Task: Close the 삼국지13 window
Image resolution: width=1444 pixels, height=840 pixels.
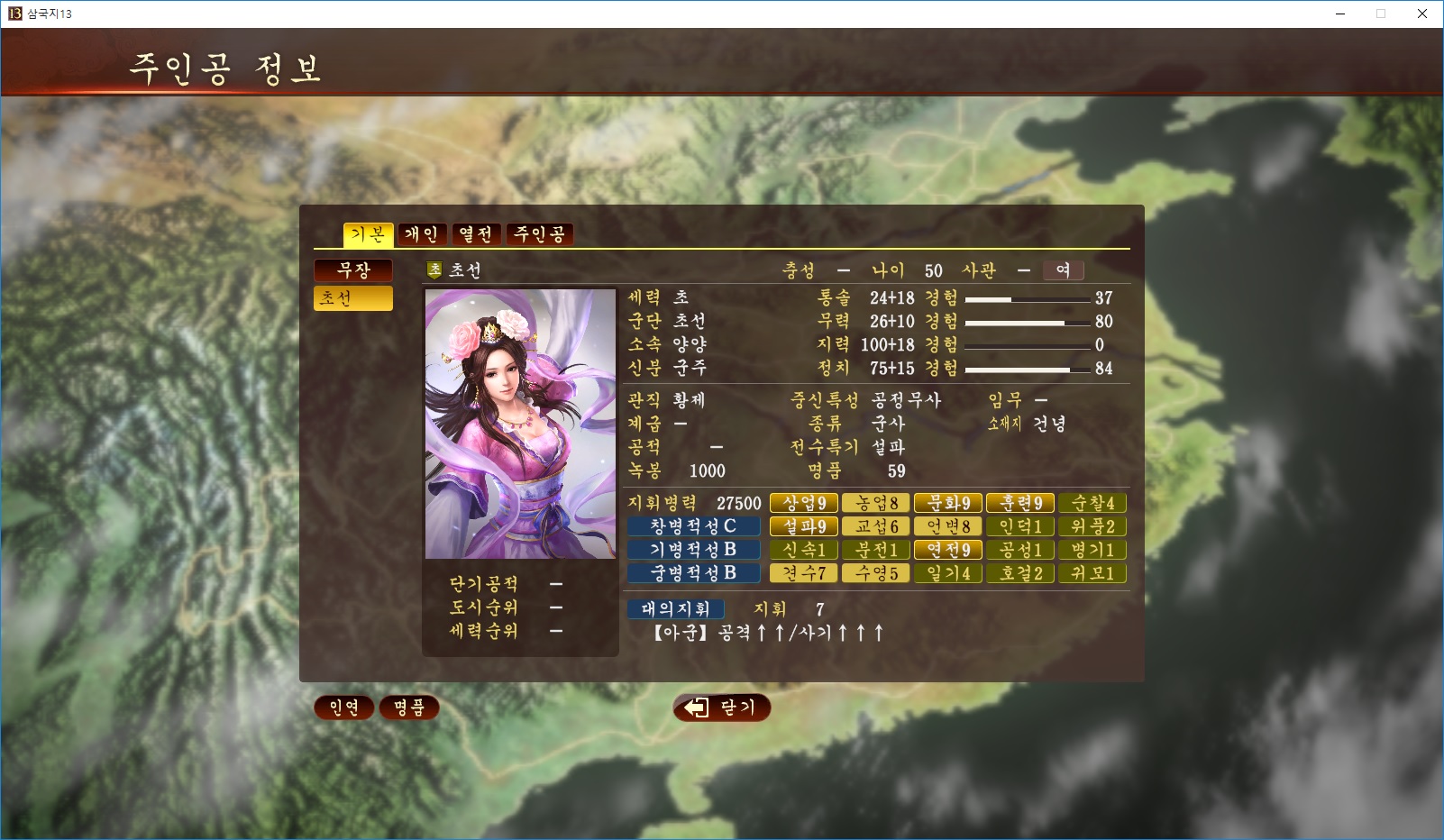Action: pyautogui.click(x=1422, y=14)
